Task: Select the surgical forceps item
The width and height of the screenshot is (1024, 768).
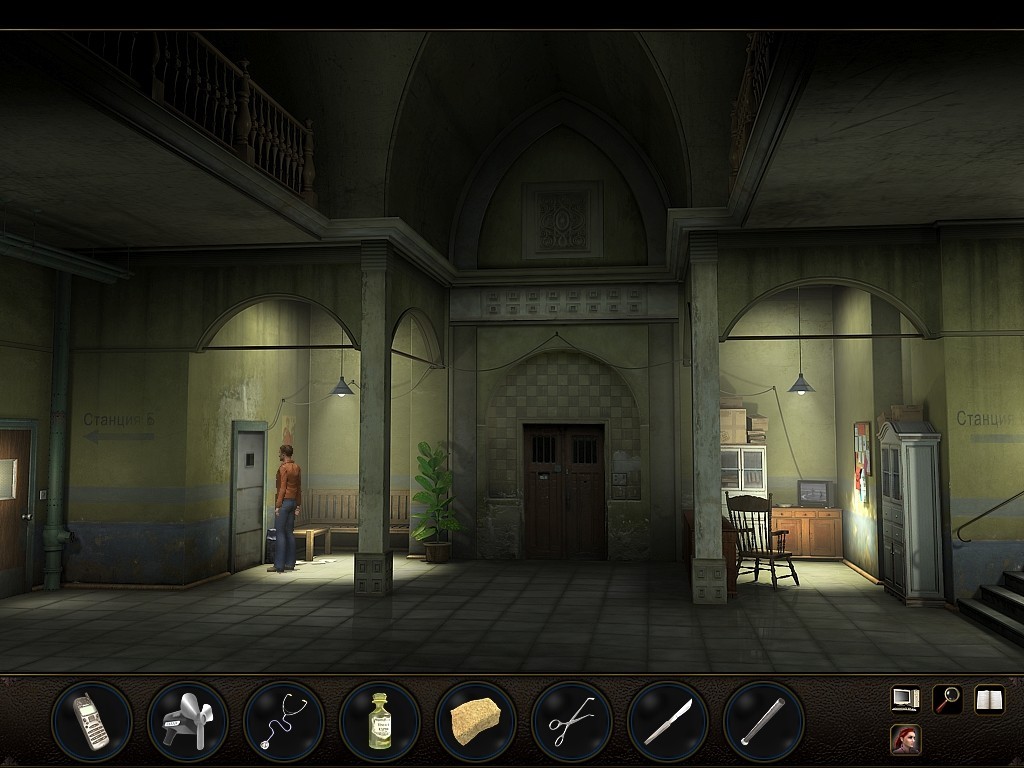Action: pos(571,721)
